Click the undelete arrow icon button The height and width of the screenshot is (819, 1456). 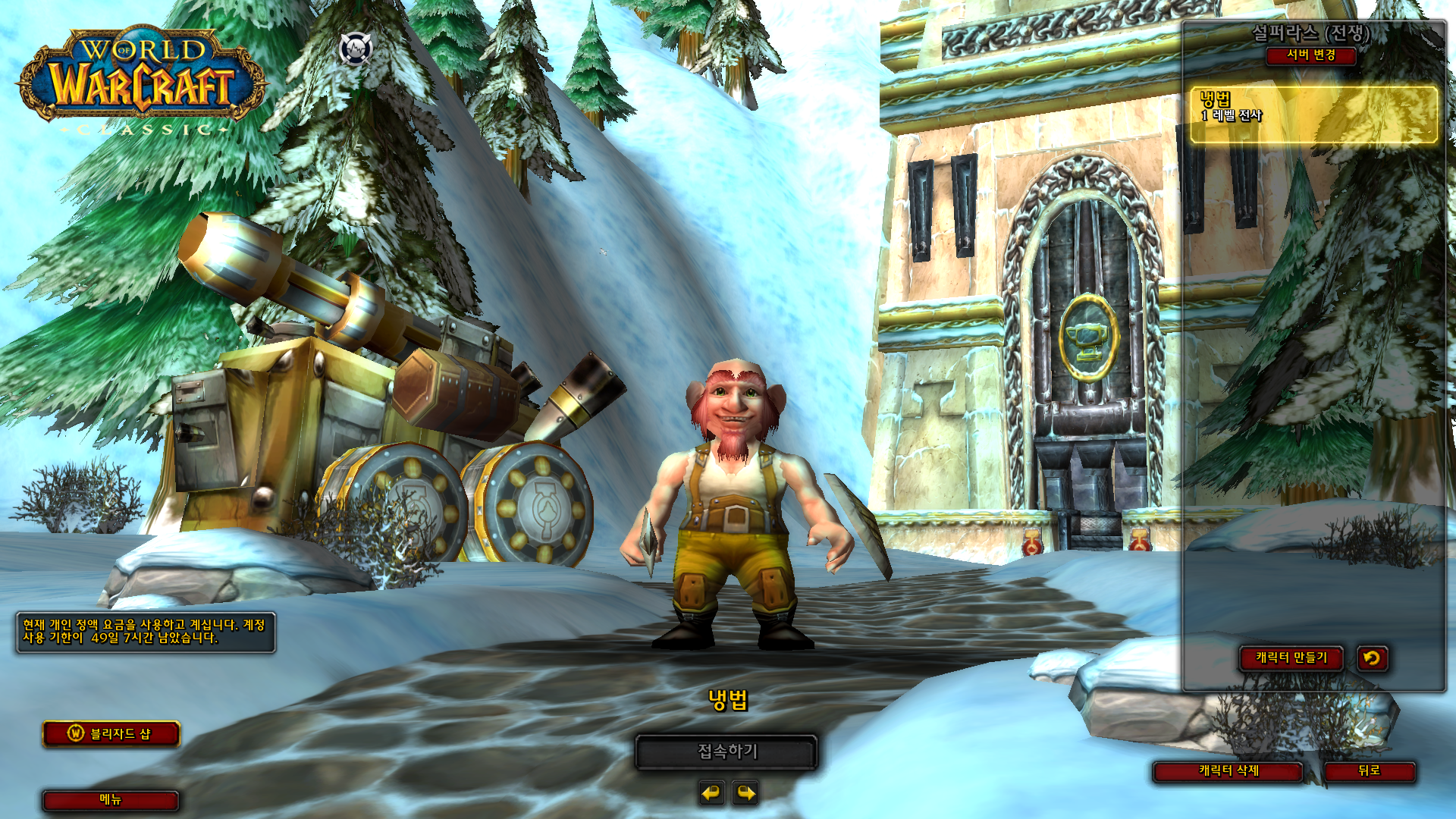pos(1372,658)
